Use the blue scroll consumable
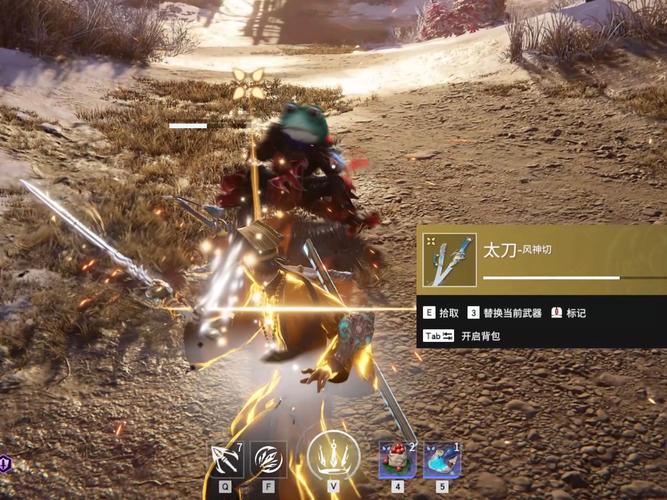Viewport: 667px width, 500px height. click(x=441, y=460)
